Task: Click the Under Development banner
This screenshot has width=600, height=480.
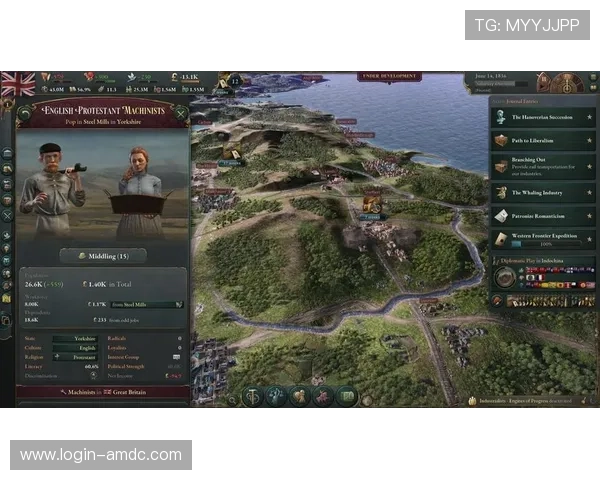Action: (x=390, y=75)
